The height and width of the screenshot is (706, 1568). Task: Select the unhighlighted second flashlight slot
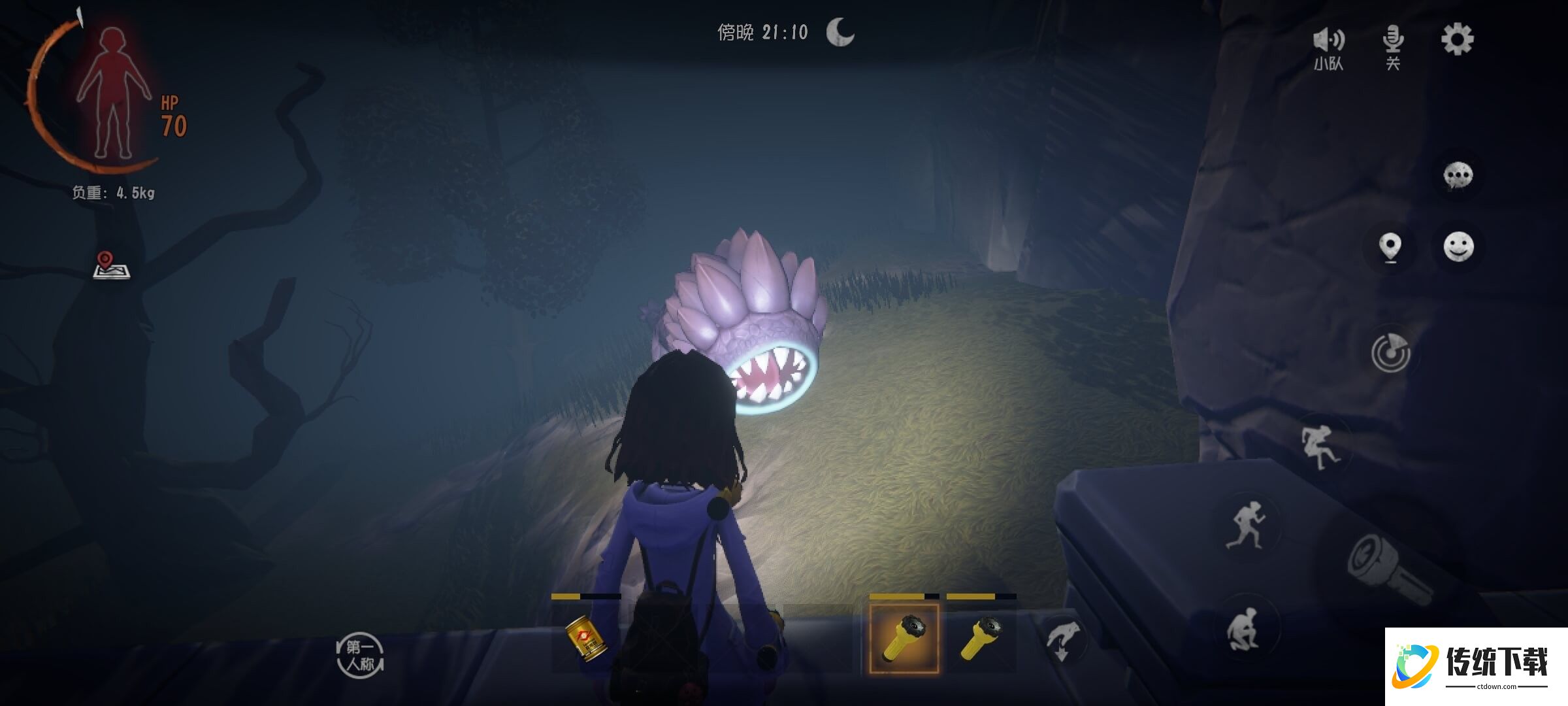tap(981, 639)
